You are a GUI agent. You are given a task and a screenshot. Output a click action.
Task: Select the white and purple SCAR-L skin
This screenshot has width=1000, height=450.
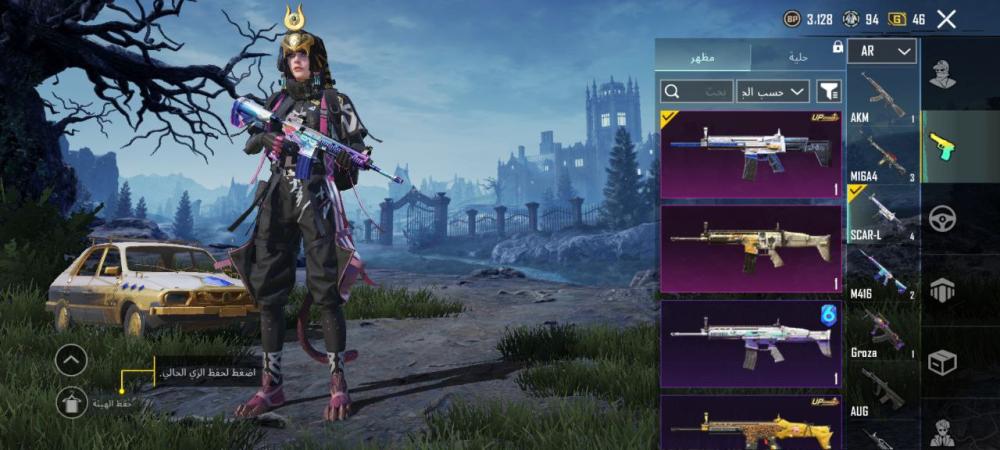751,344
